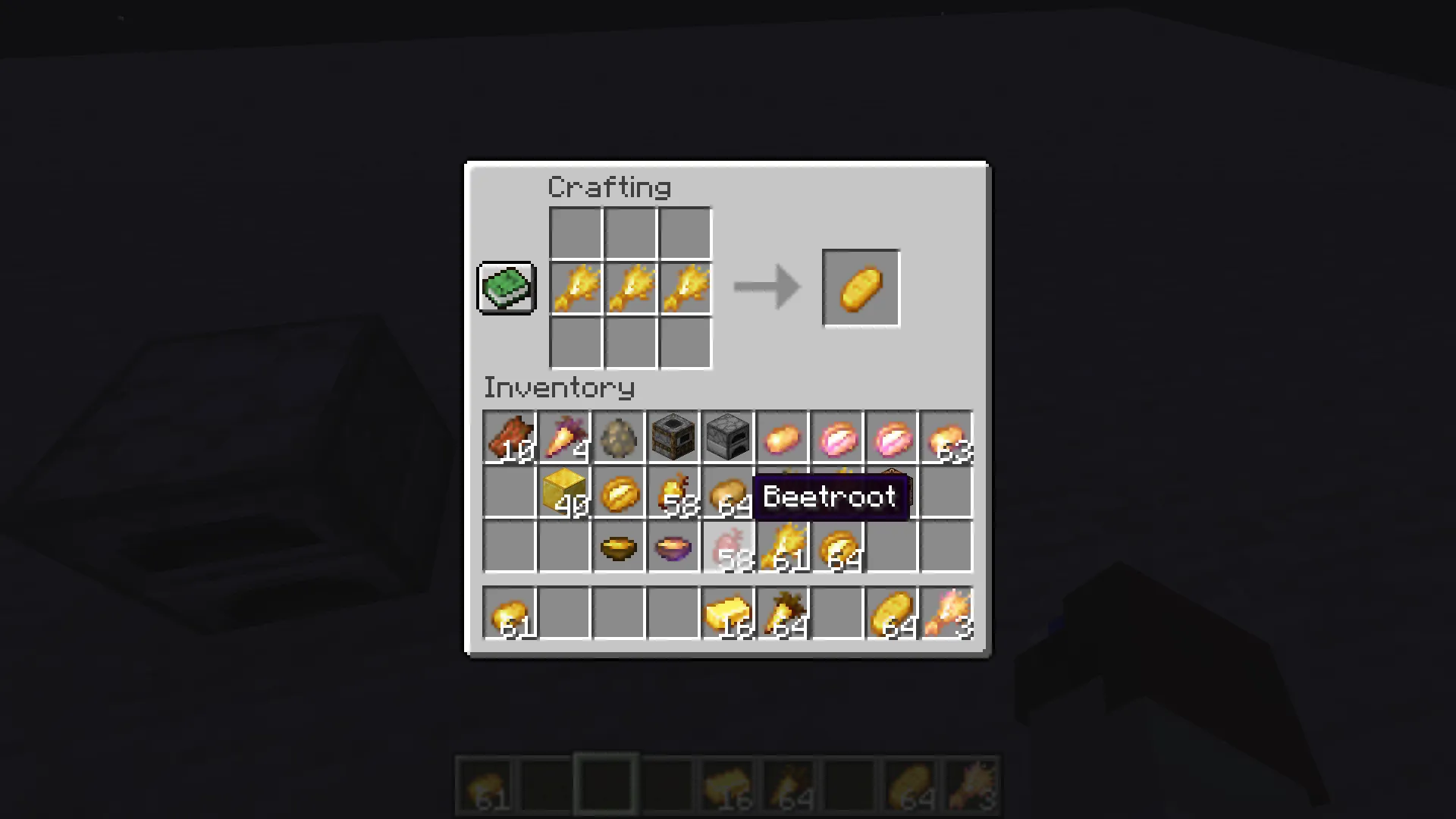Grab the pink tropical fish in the top row

(x=836, y=436)
